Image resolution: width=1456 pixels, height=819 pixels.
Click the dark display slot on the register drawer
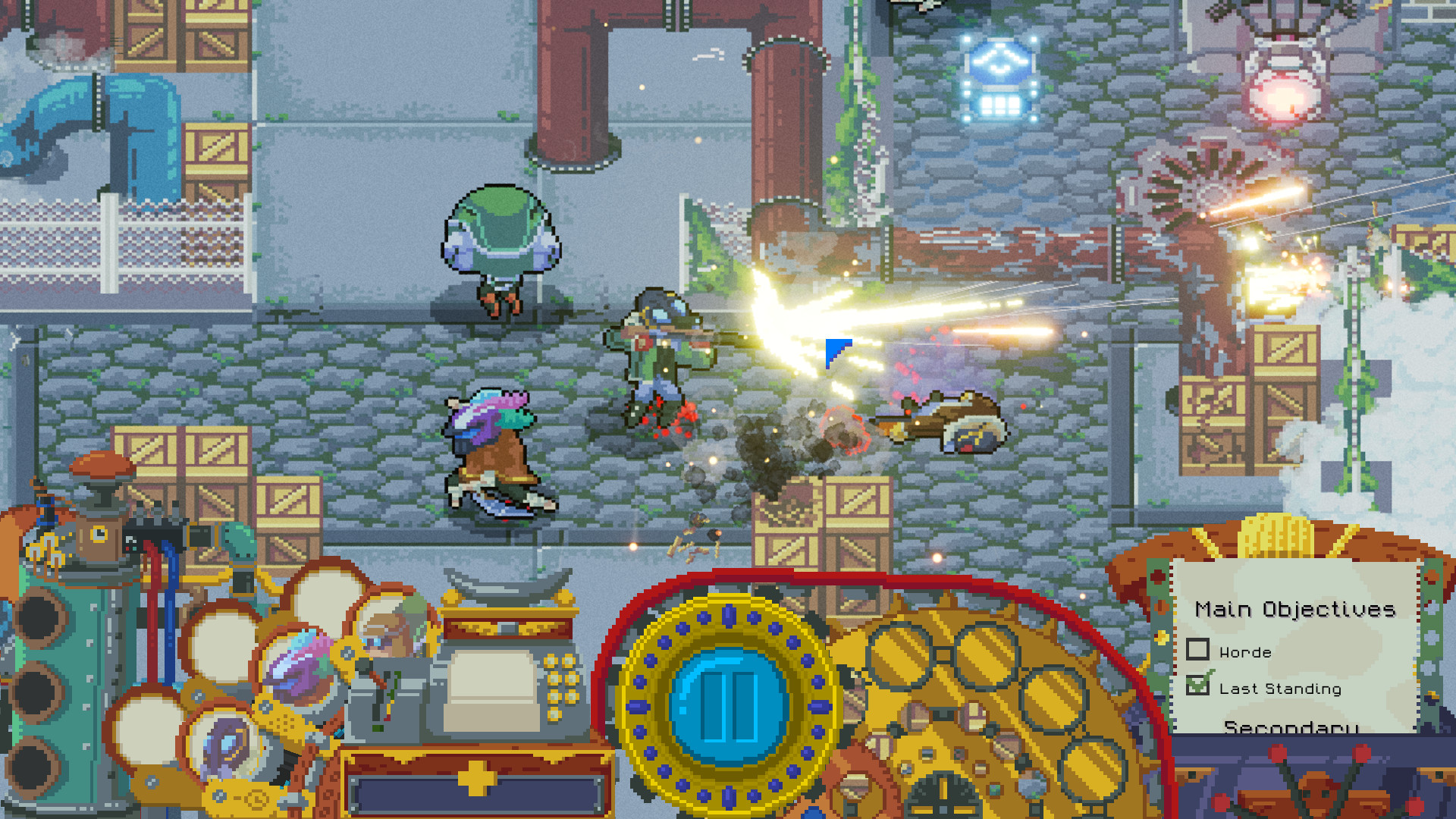tap(470, 792)
